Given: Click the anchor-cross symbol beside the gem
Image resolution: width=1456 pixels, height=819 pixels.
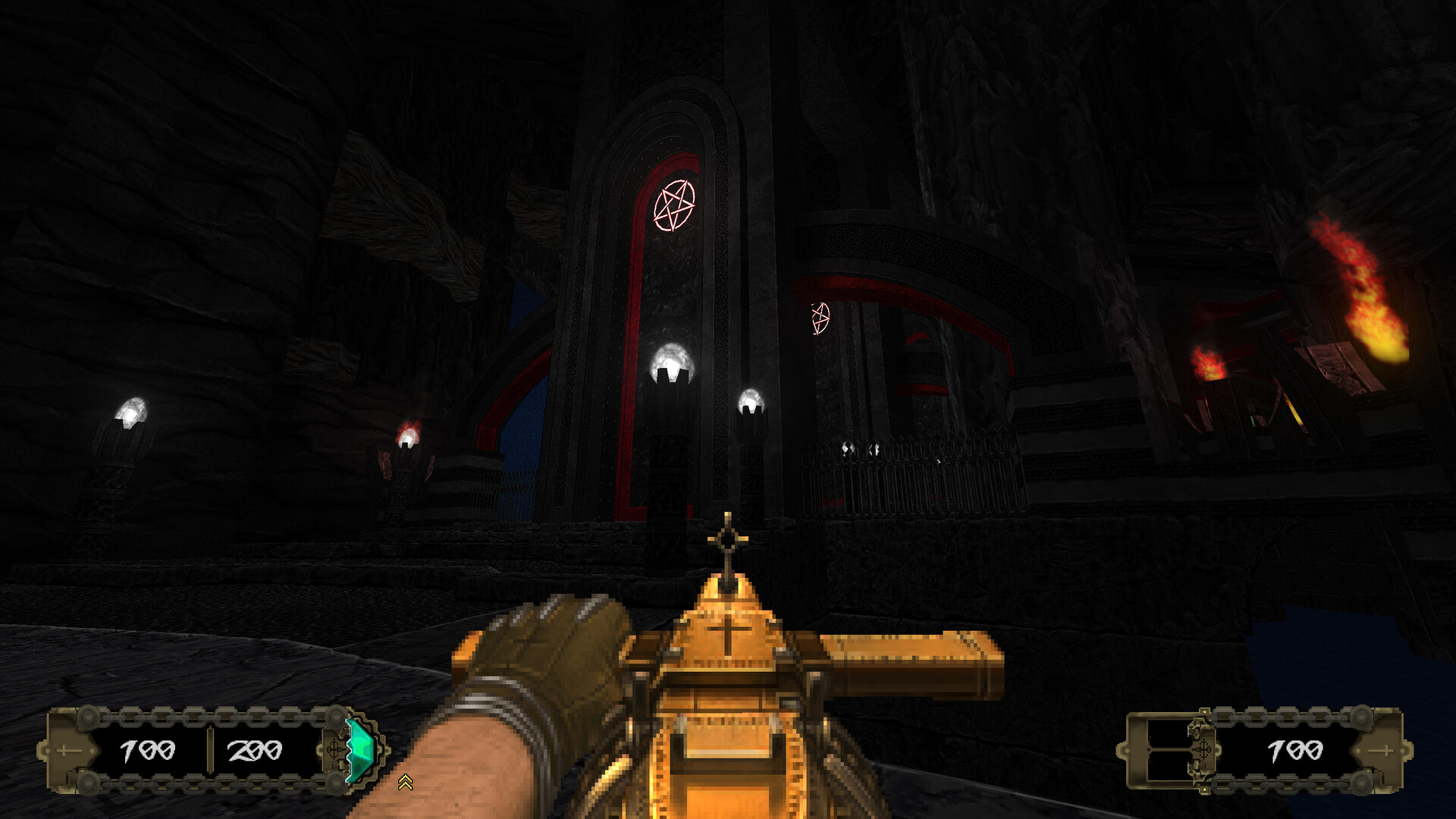Looking at the screenshot, I should click(x=334, y=751).
